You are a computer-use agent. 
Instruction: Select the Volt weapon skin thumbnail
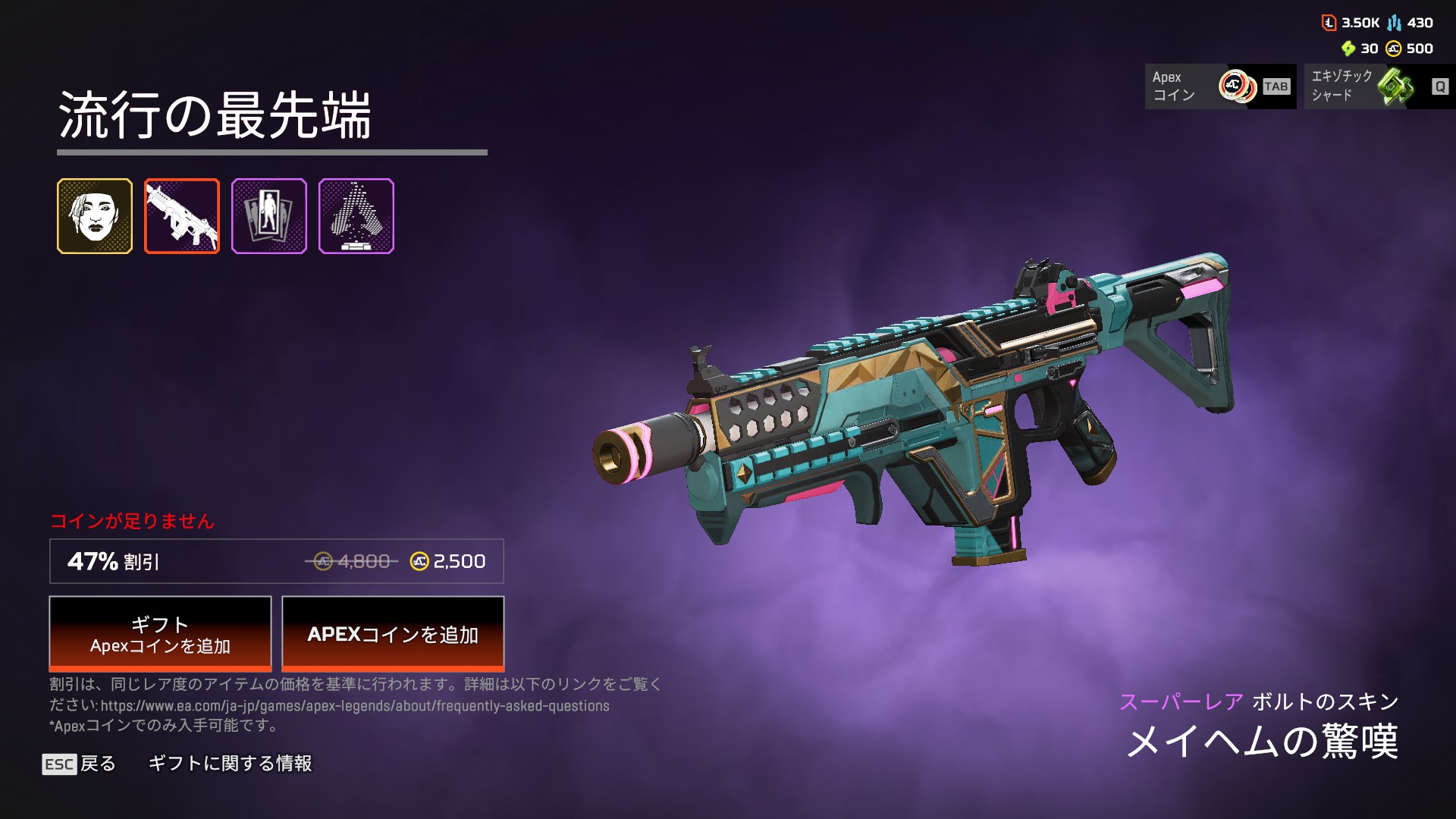182,216
